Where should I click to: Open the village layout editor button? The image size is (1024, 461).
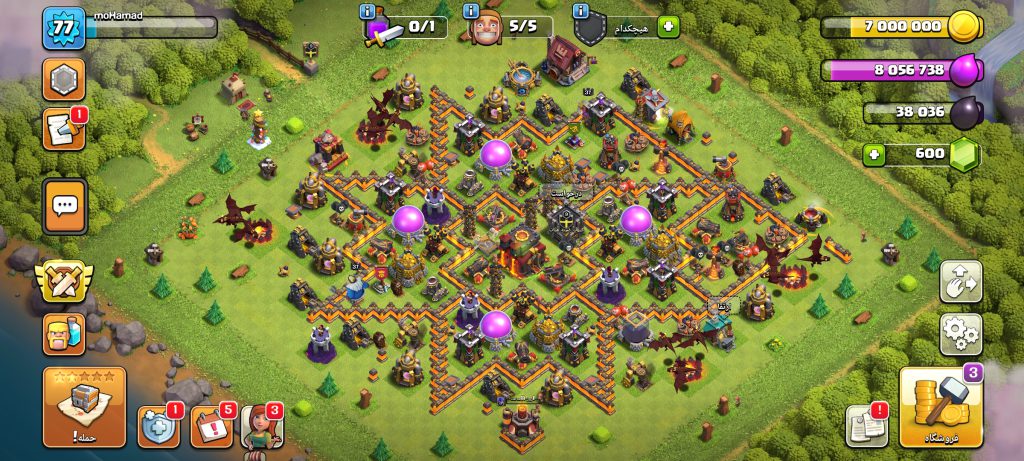tap(961, 282)
